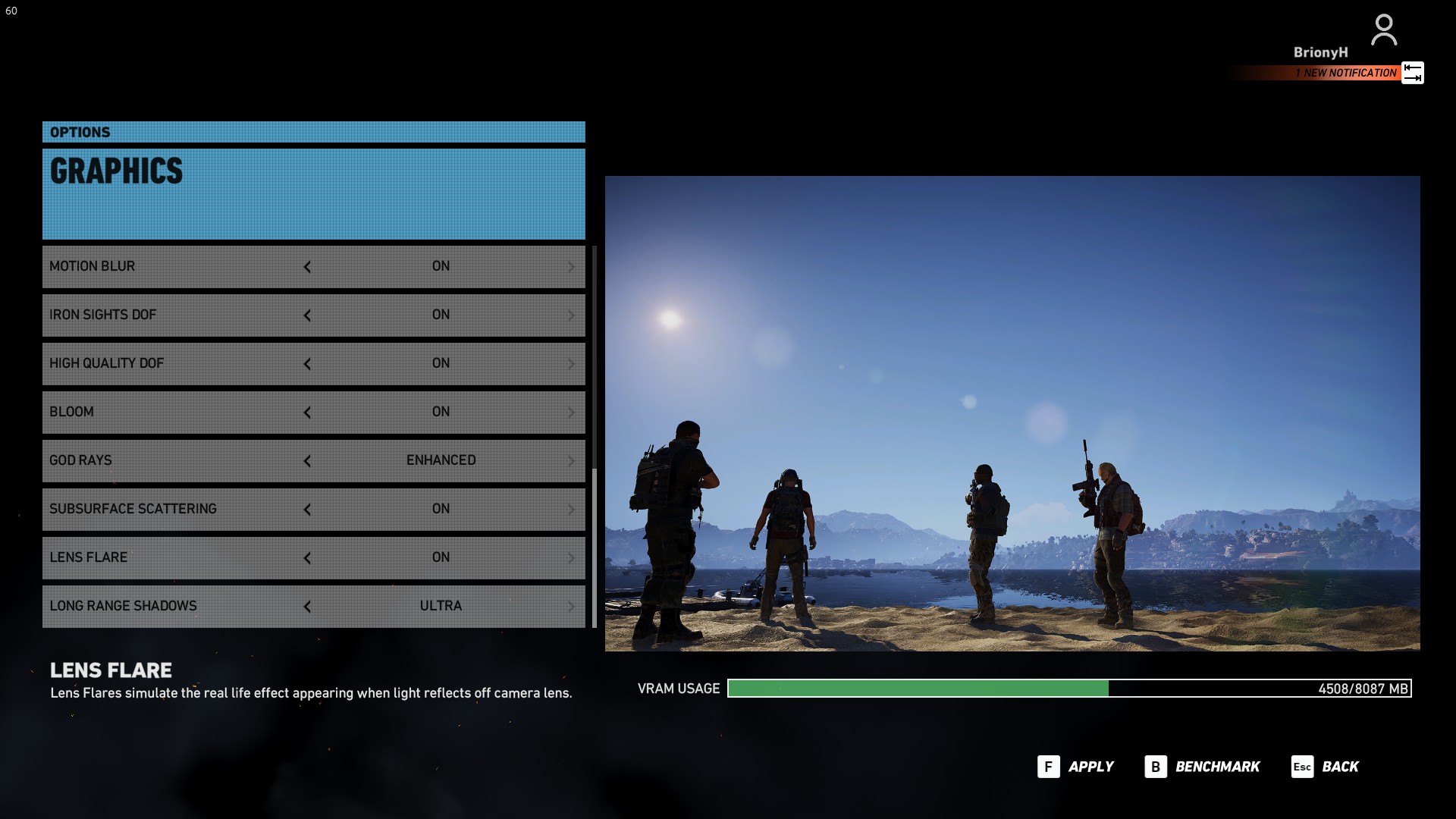The image size is (1456, 819).
Task: Toggle Subsurface Scattering with left arrow
Action: [x=307, y=510]
